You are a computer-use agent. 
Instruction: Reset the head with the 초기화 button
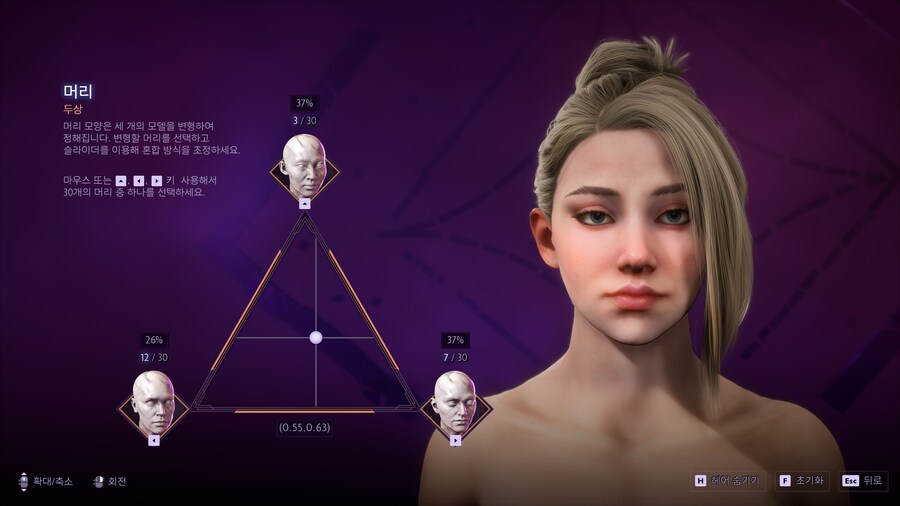pos(798,481)
